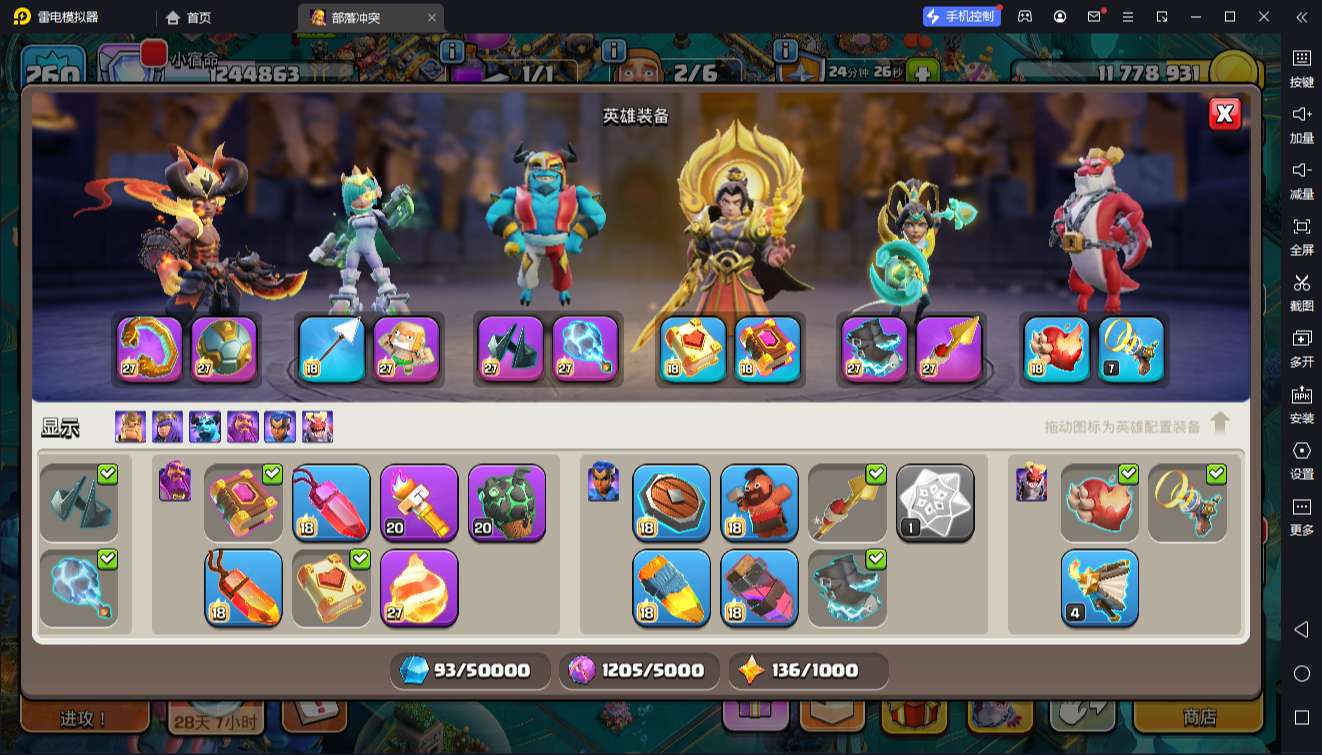Open the grey star level 1 equipment

pos(935,503)
